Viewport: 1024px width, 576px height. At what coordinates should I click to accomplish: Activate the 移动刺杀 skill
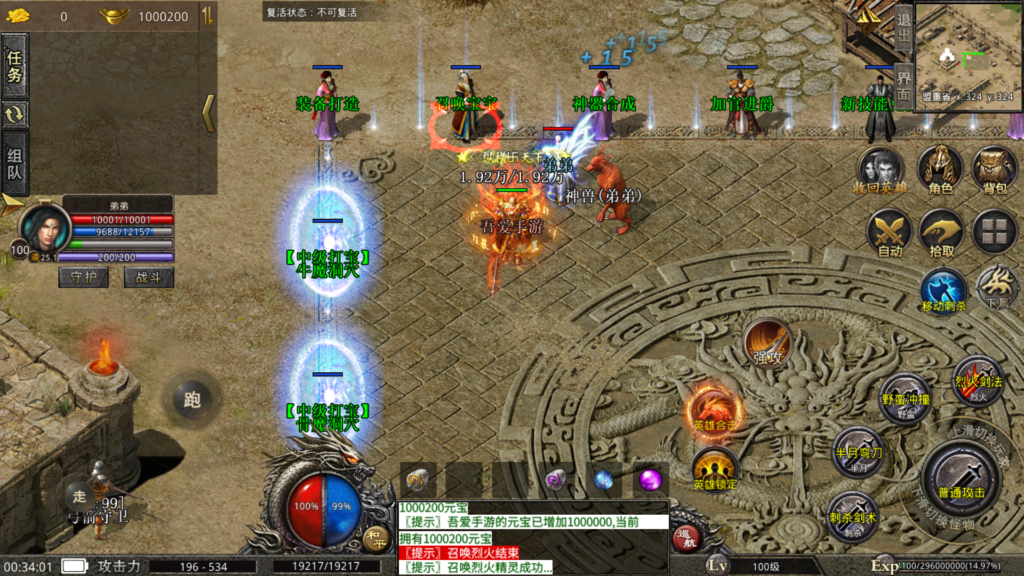click(x=943, y=290)
